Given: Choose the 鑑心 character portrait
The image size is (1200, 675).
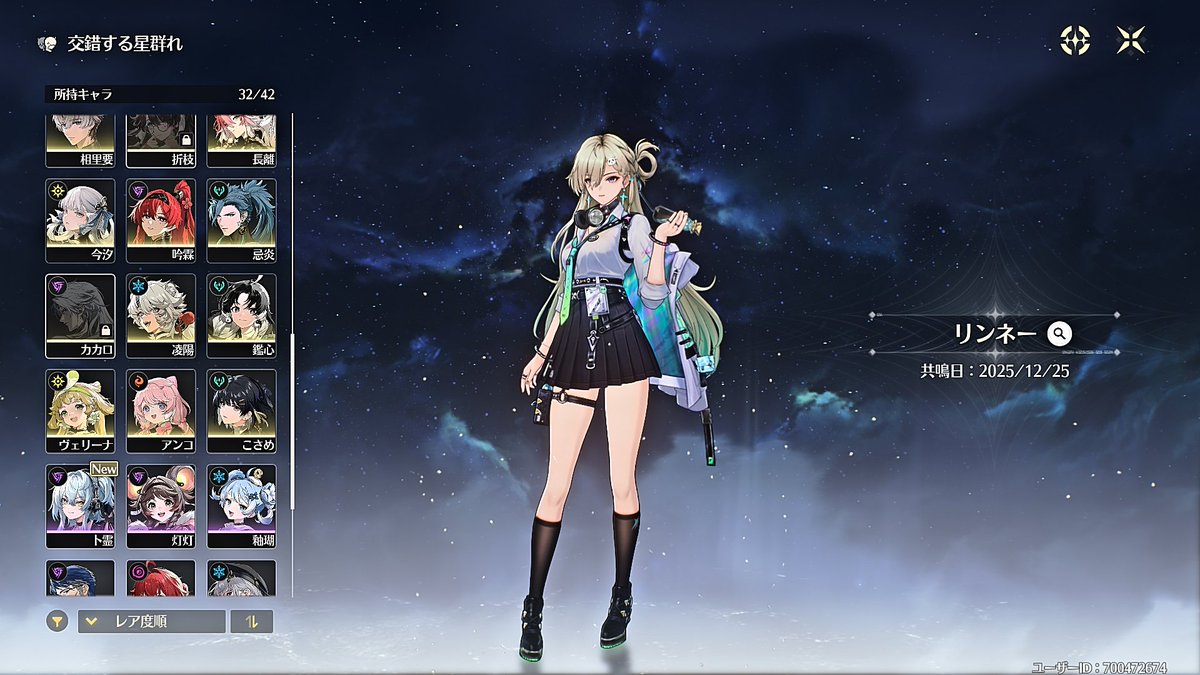Looking at the screenshot, I should (241, 315).
